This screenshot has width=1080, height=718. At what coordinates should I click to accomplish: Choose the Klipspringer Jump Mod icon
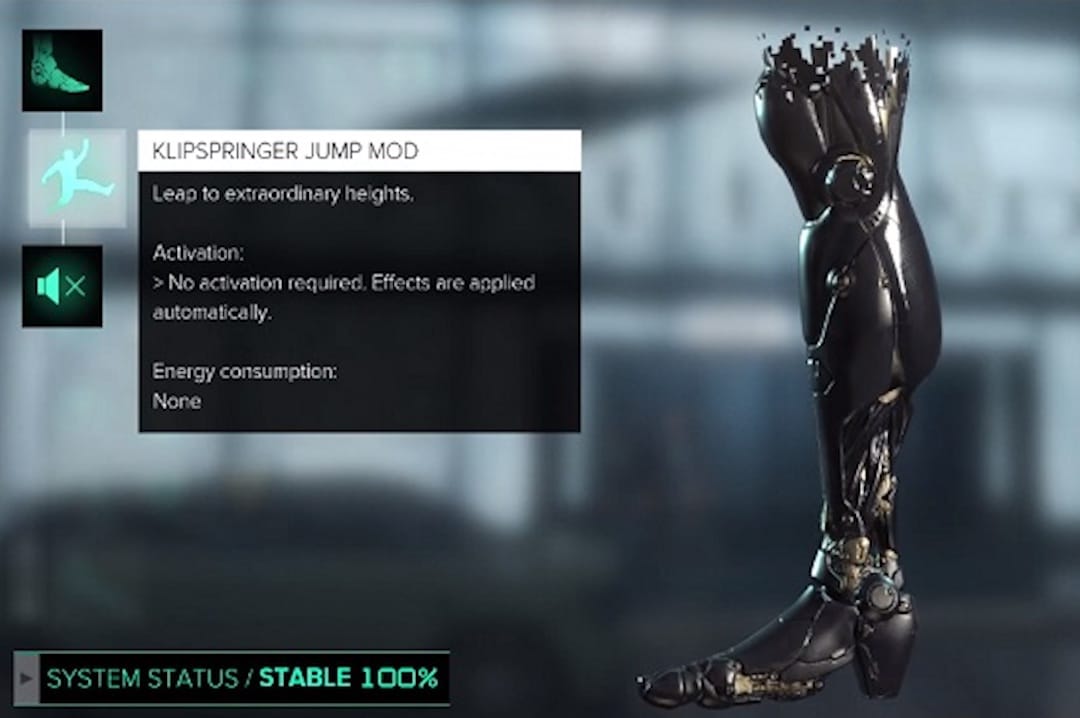[x=77, y=178]
